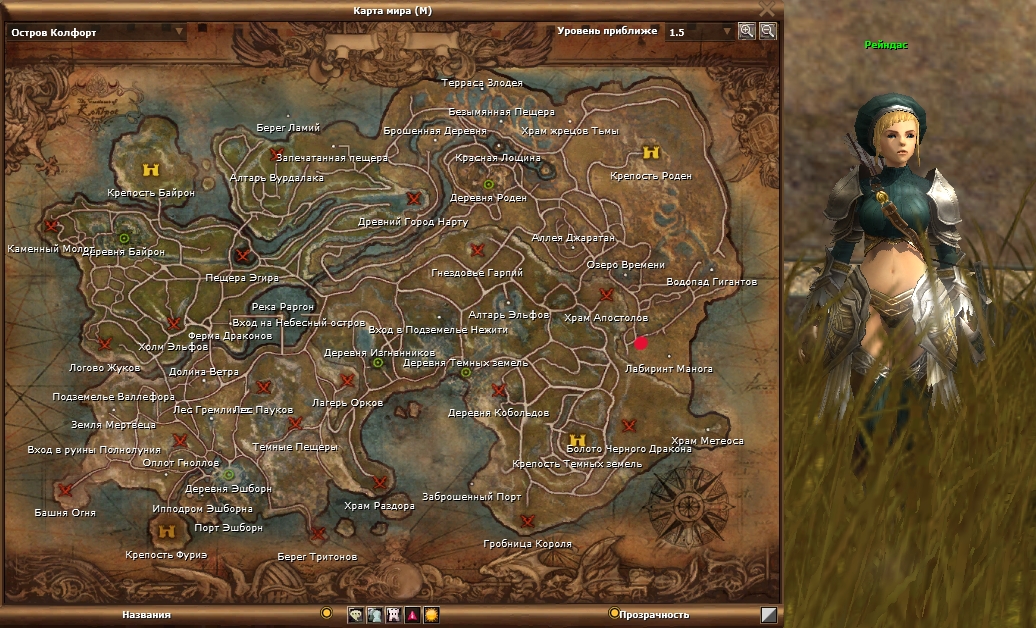Click the sun icon map filter
This screenshot has height=628, width=1036.
(x=431, y=615)
